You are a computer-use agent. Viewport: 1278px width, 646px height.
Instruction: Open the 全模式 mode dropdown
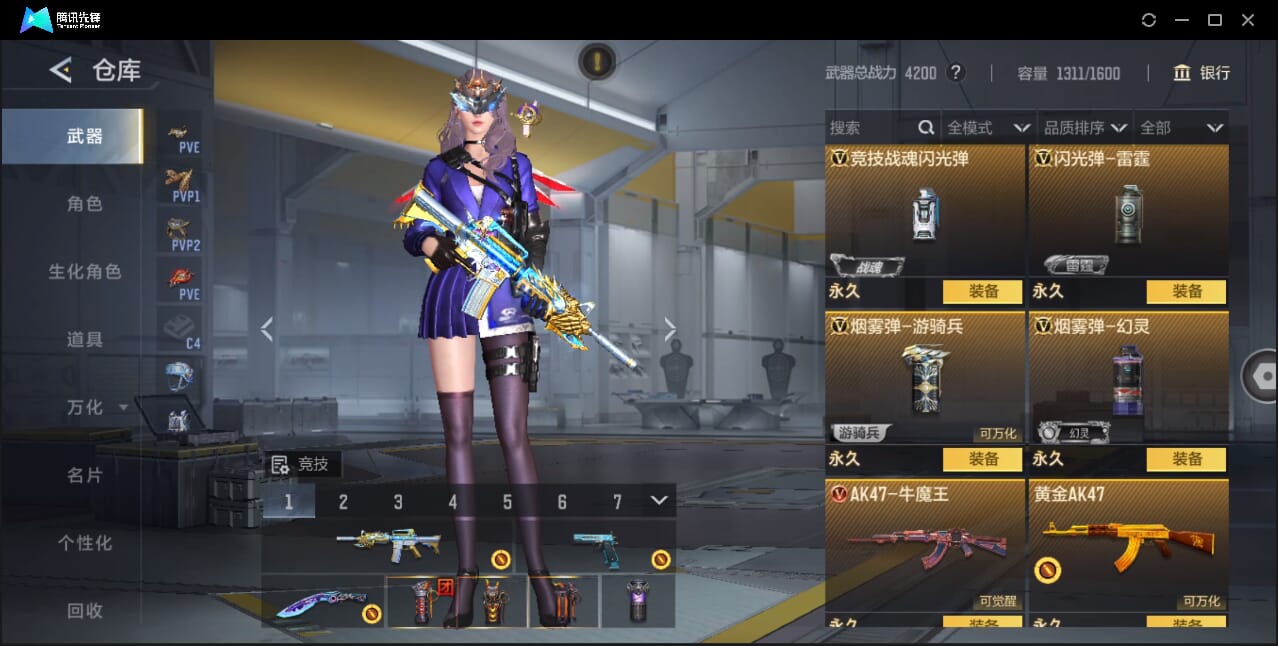coord(988,128)
